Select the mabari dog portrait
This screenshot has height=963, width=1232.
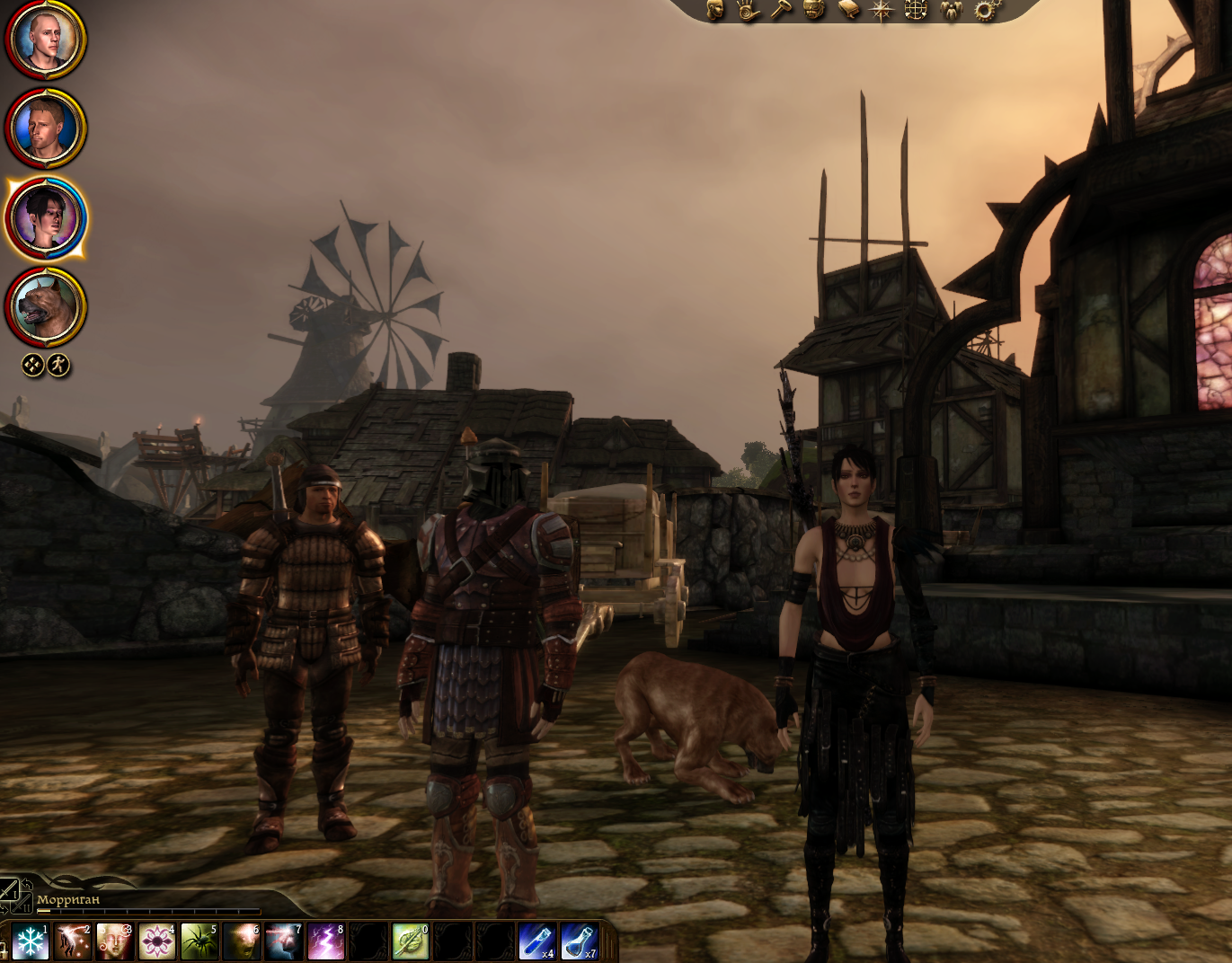coord(46,307)
